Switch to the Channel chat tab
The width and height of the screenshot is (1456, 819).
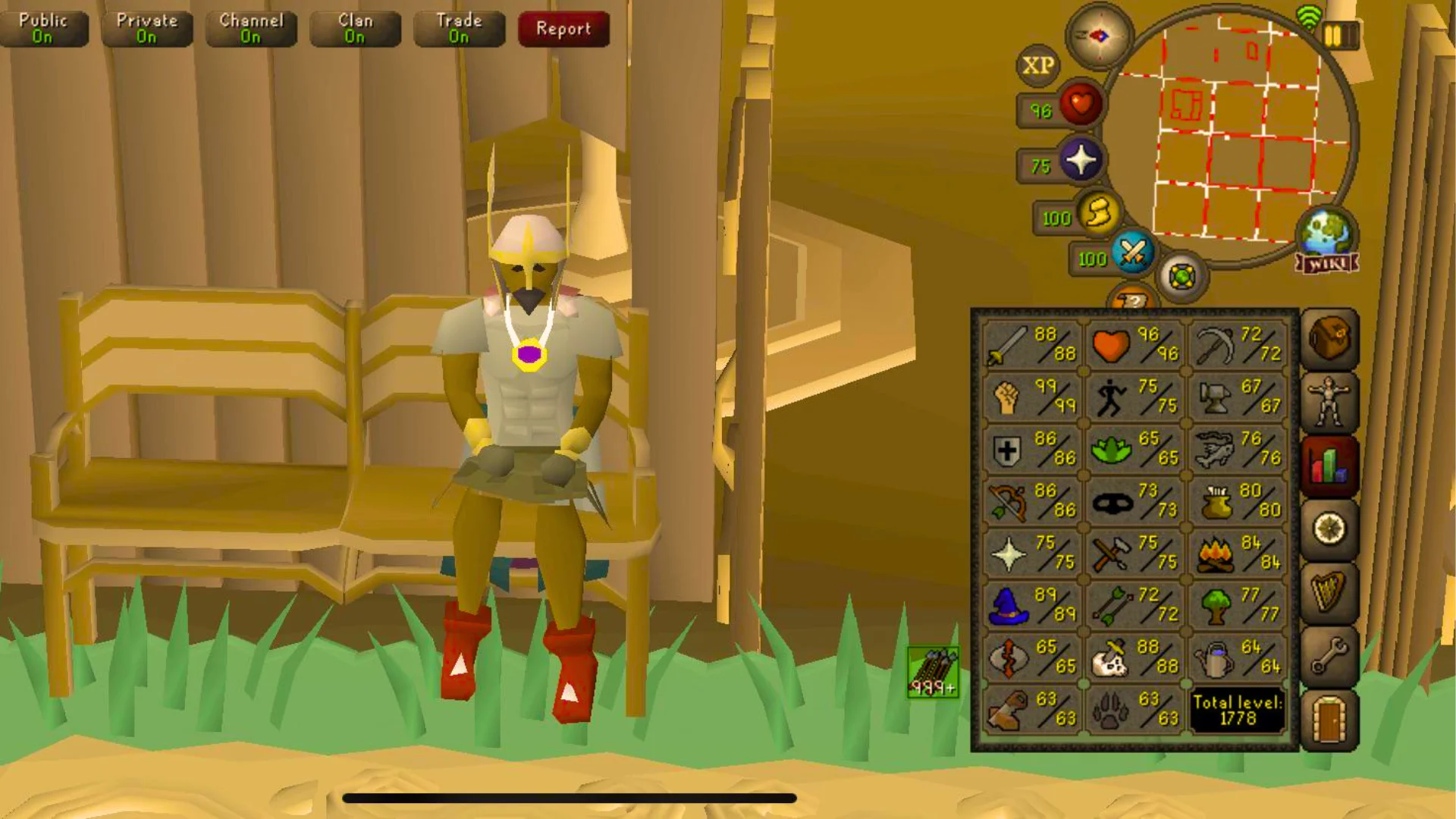(x=250, y=29)
